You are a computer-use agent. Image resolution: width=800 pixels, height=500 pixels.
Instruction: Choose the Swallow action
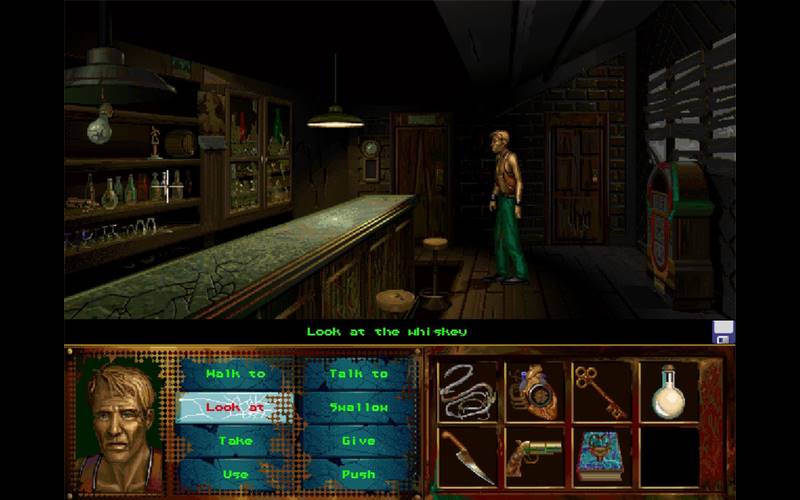click(358, 407)
